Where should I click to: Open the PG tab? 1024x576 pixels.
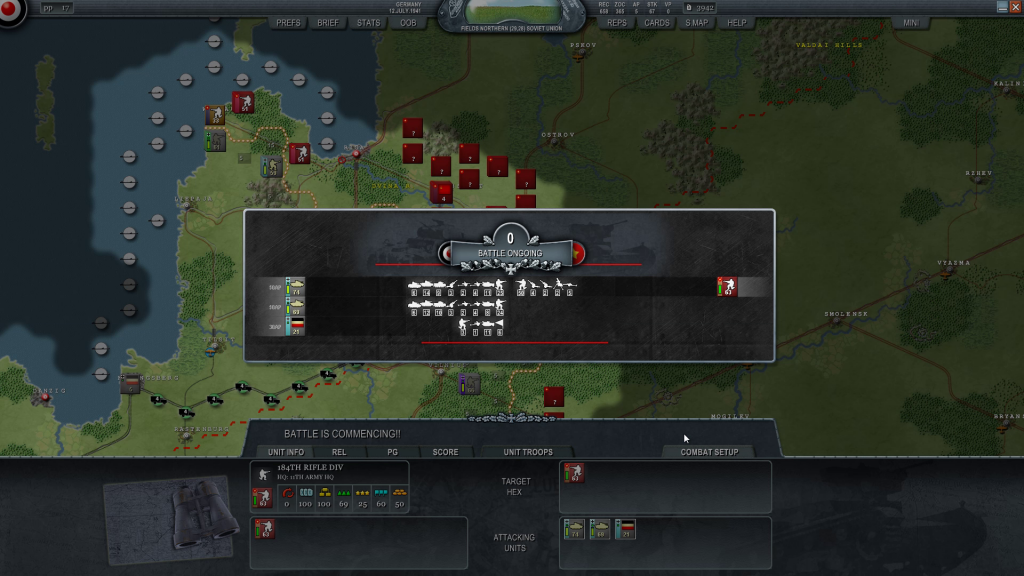click(392, 452)
